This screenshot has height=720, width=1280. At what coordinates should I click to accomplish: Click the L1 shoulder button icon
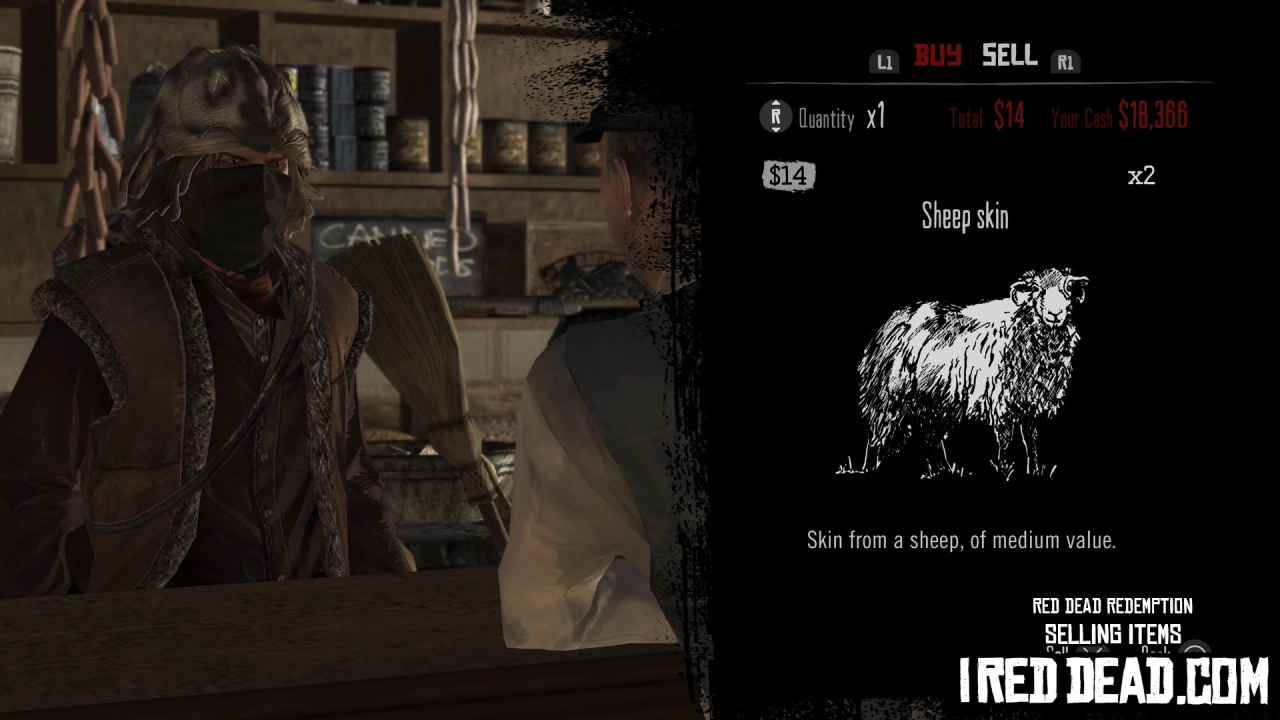tap(884, 61)
